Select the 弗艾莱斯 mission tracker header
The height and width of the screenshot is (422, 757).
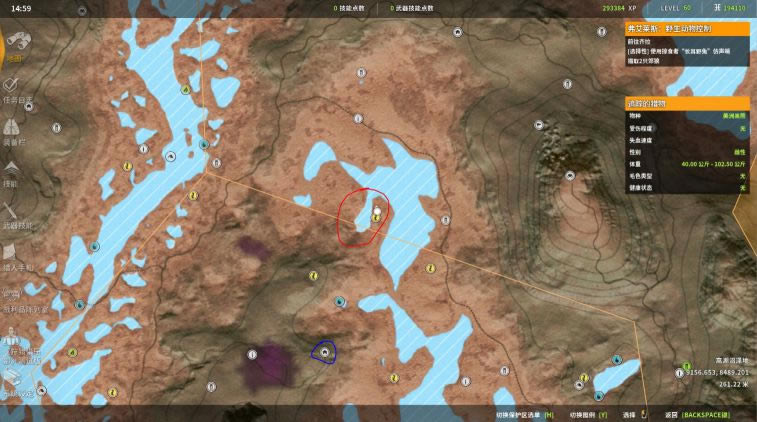click(x=686, y=30)
